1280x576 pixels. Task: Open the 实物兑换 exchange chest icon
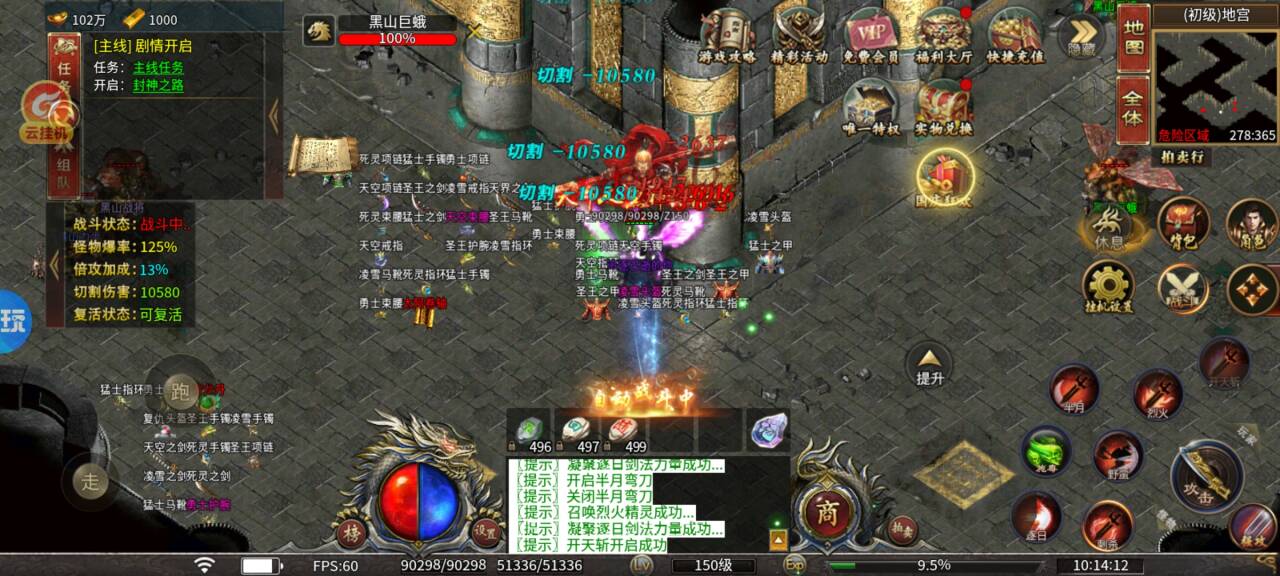[x=944, y=105]
